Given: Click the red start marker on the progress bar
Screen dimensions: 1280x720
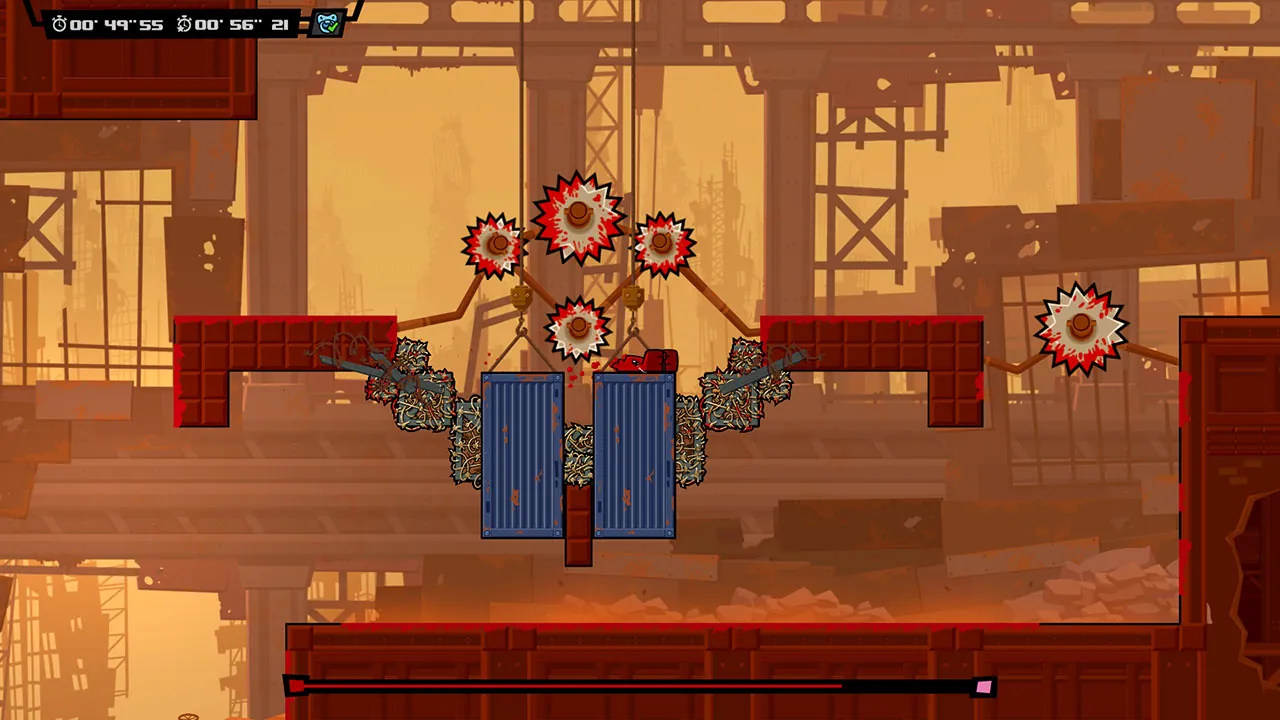Looking at the screenshot, I should point(296,686).
